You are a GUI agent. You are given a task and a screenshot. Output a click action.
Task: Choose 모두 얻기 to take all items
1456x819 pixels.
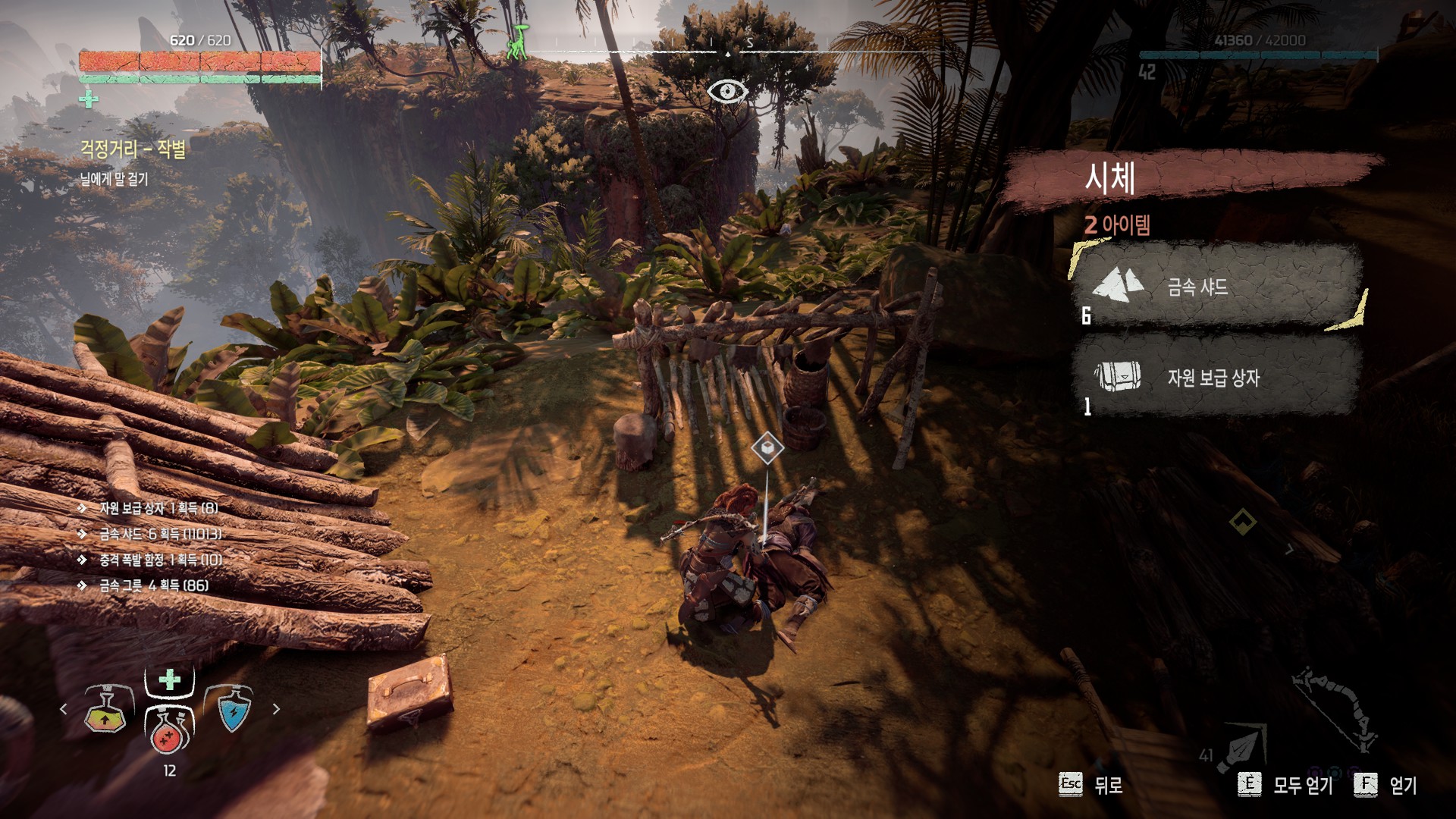tap(1285, 785)
